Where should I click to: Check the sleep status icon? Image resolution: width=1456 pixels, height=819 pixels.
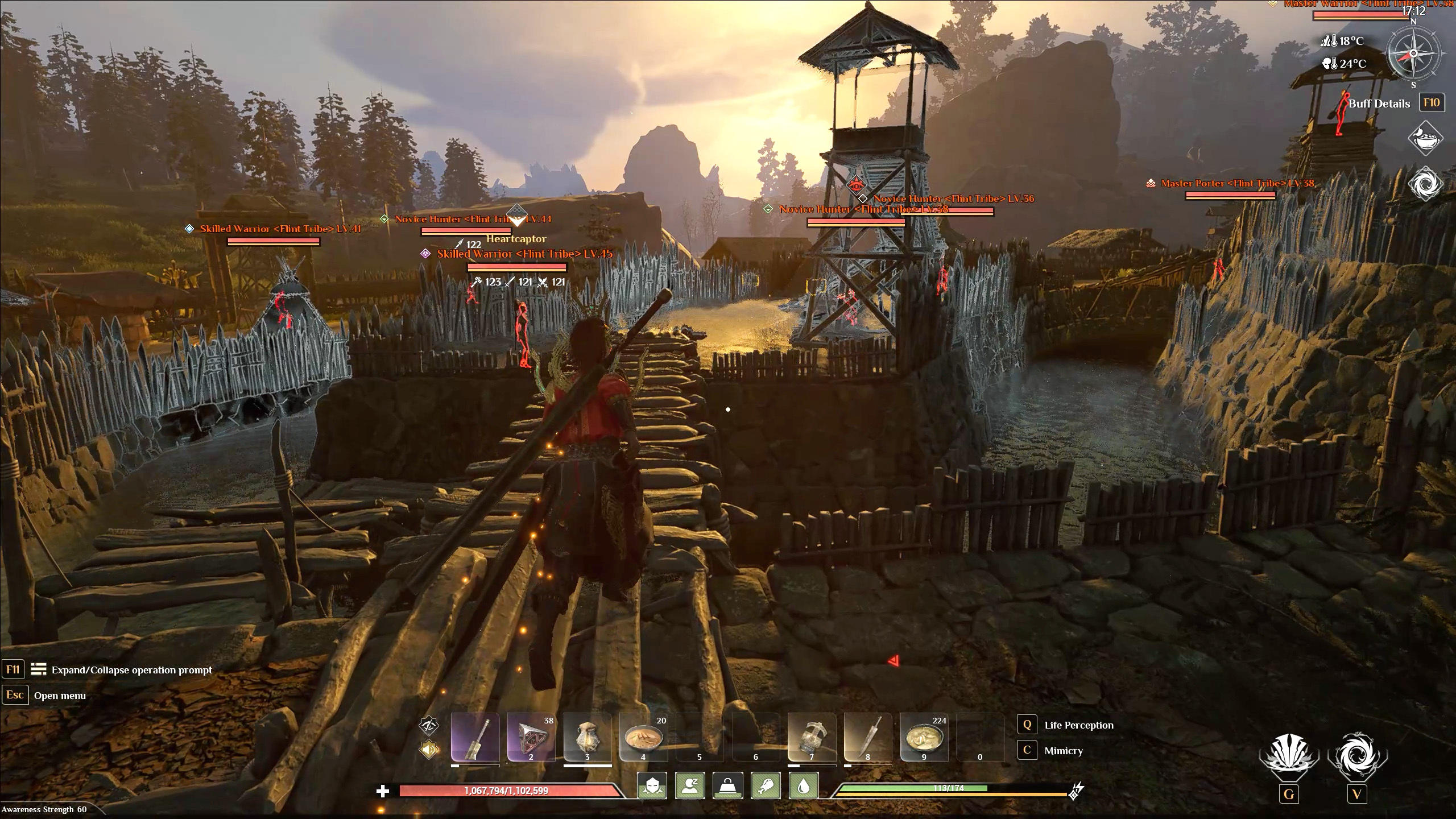coord(690,786)
